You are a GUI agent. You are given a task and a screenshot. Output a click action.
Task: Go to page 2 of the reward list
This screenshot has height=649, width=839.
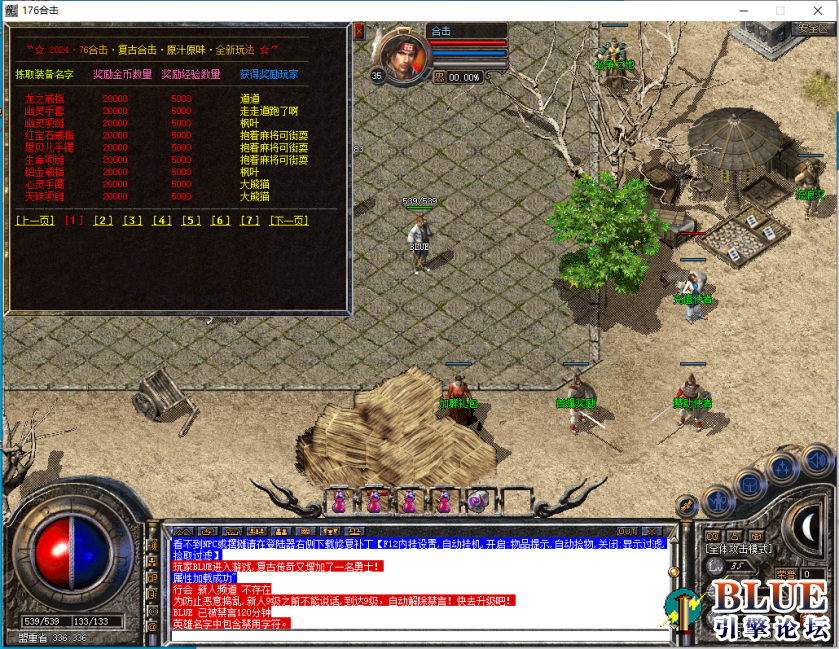tap(103, 220)
